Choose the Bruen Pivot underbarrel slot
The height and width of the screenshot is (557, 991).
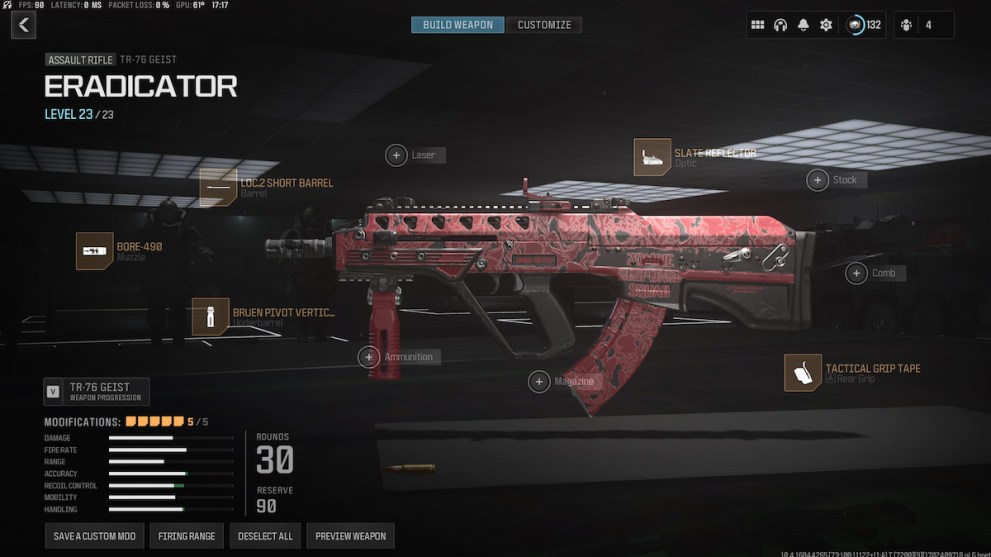(x=210, y=316)
